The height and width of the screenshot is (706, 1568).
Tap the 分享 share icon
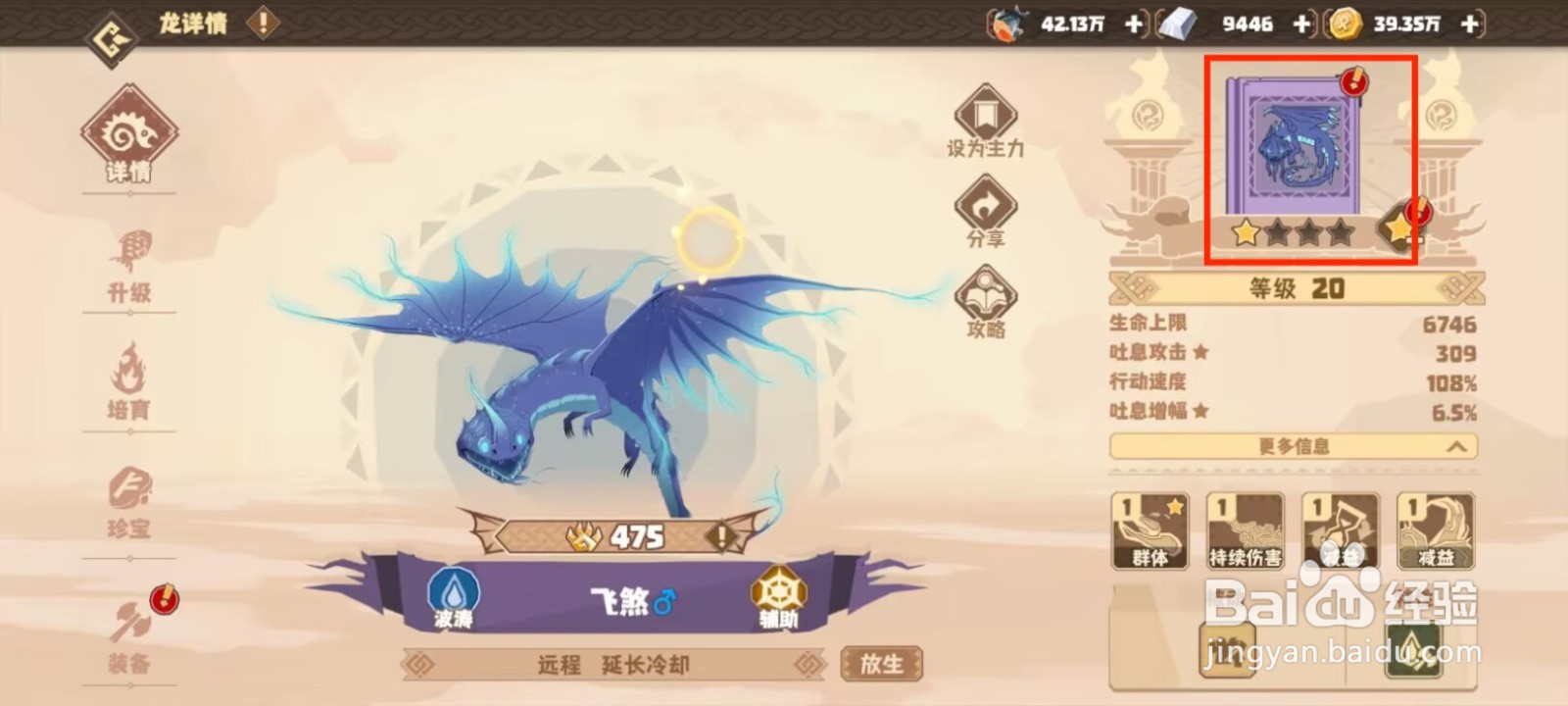[987, 203]
